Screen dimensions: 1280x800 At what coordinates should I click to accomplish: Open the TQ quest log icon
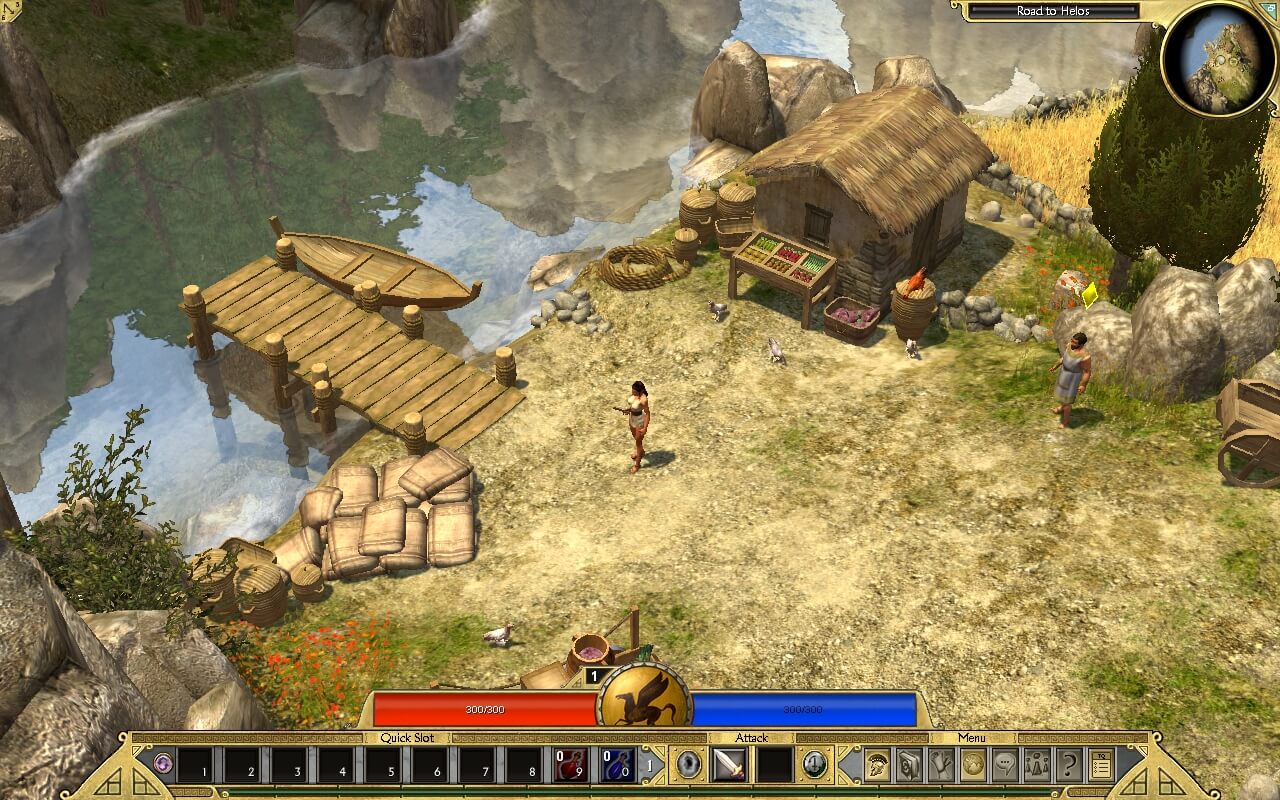[1101, 765]
